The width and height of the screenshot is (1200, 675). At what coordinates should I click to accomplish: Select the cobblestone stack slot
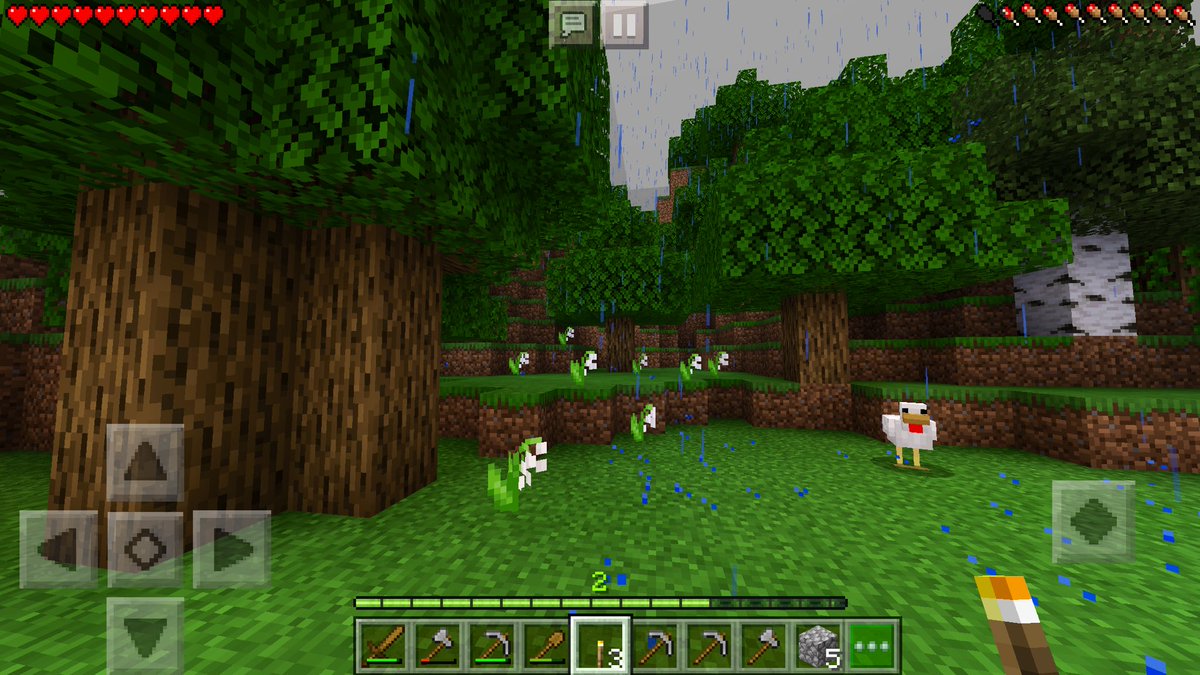(x=818, y=646)
